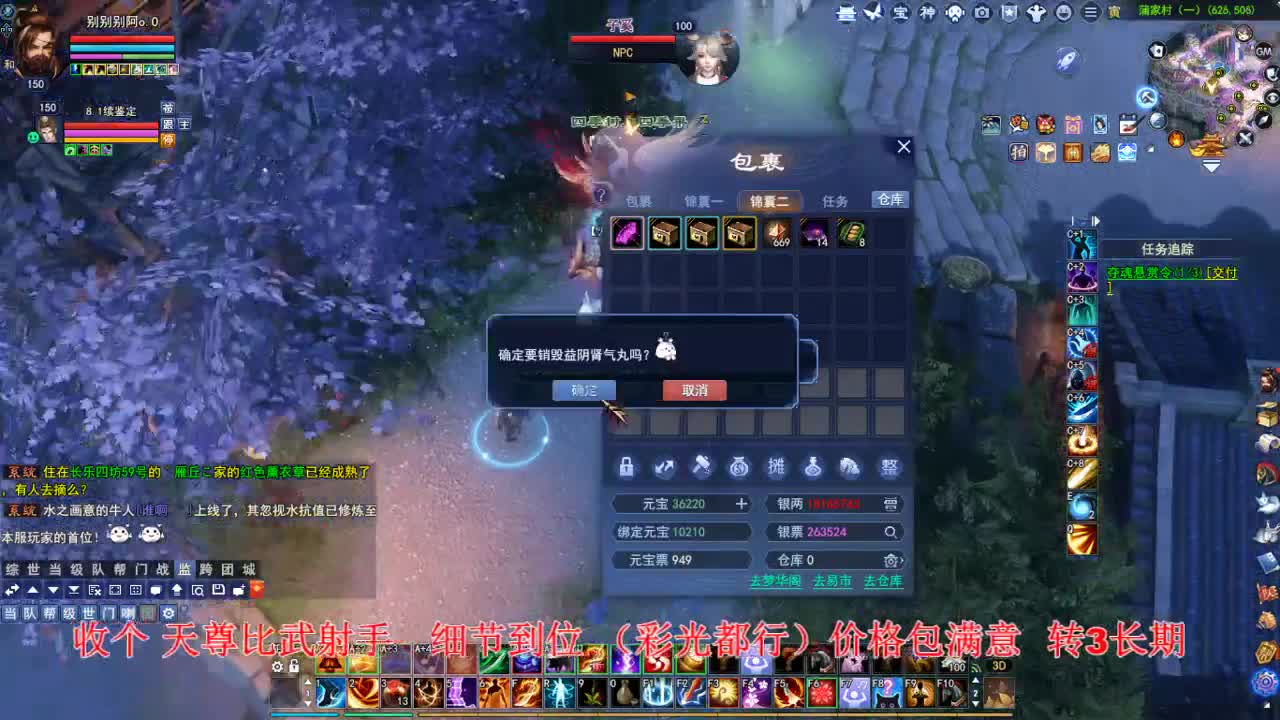This screenshot has width=1280, height=720.
Task: Confirm destroying 益阴肾气丸 with 确定
Action: [583, 390]
